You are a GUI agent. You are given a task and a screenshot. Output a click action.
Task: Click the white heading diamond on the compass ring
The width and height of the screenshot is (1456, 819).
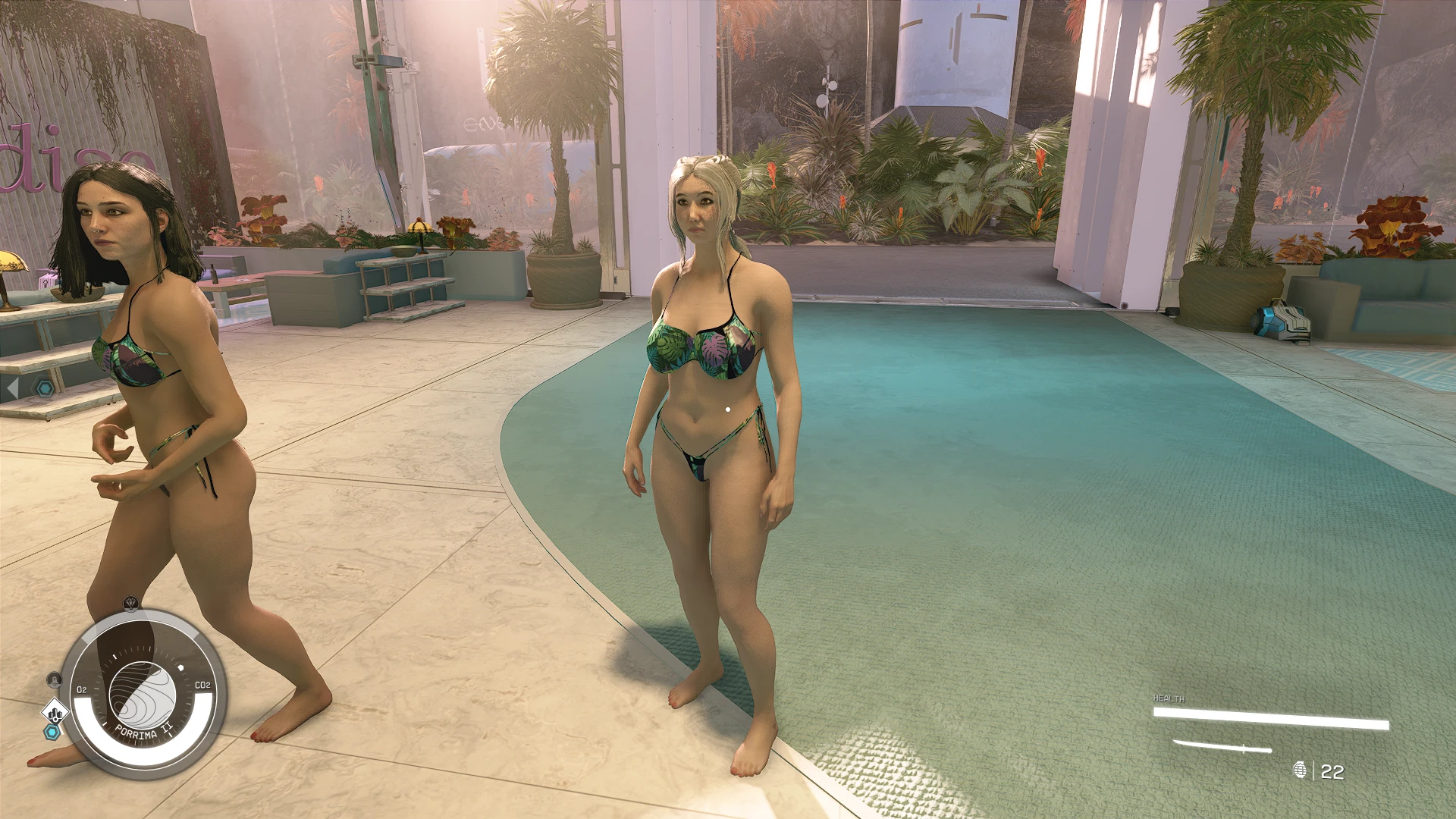[181, 667]
